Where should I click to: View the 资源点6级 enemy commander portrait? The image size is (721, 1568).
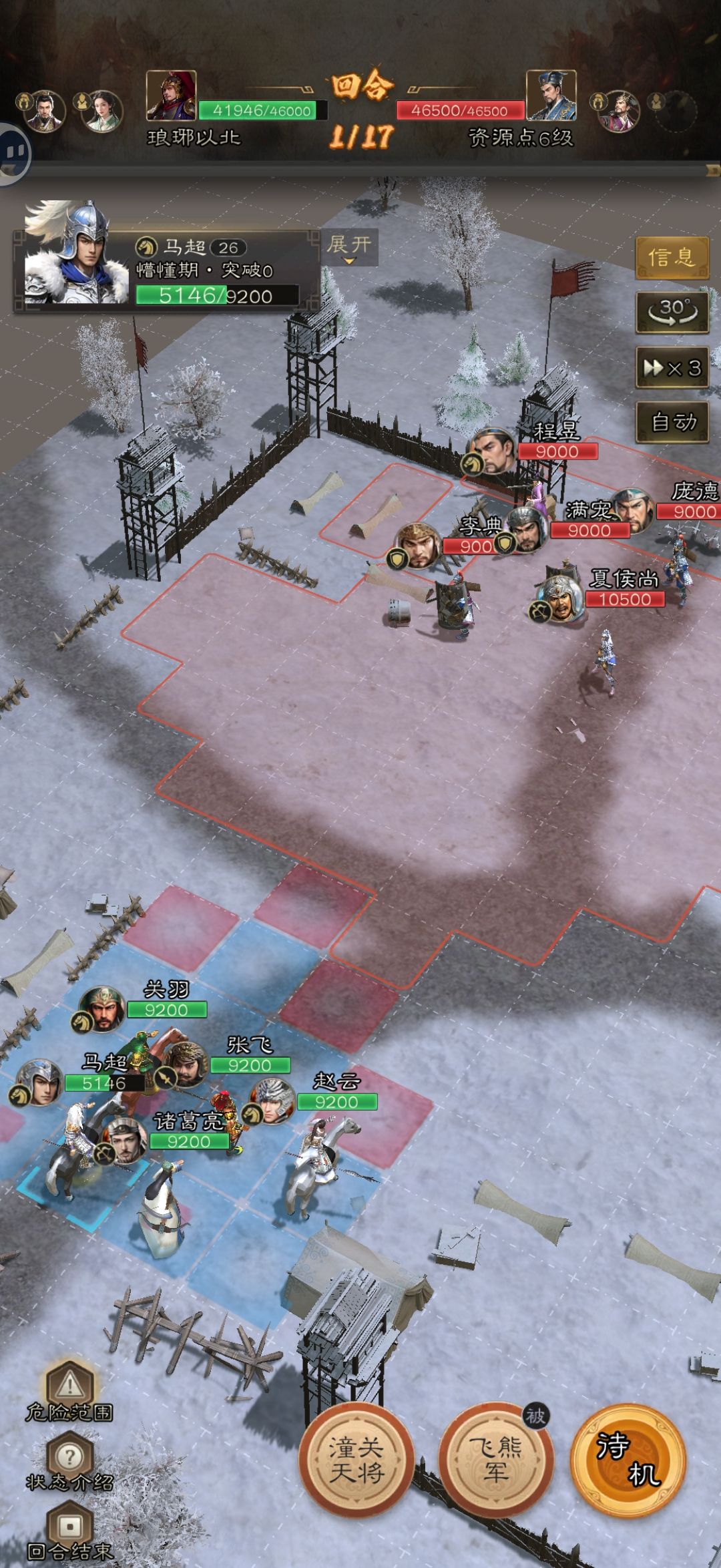[x=551, y=95]
